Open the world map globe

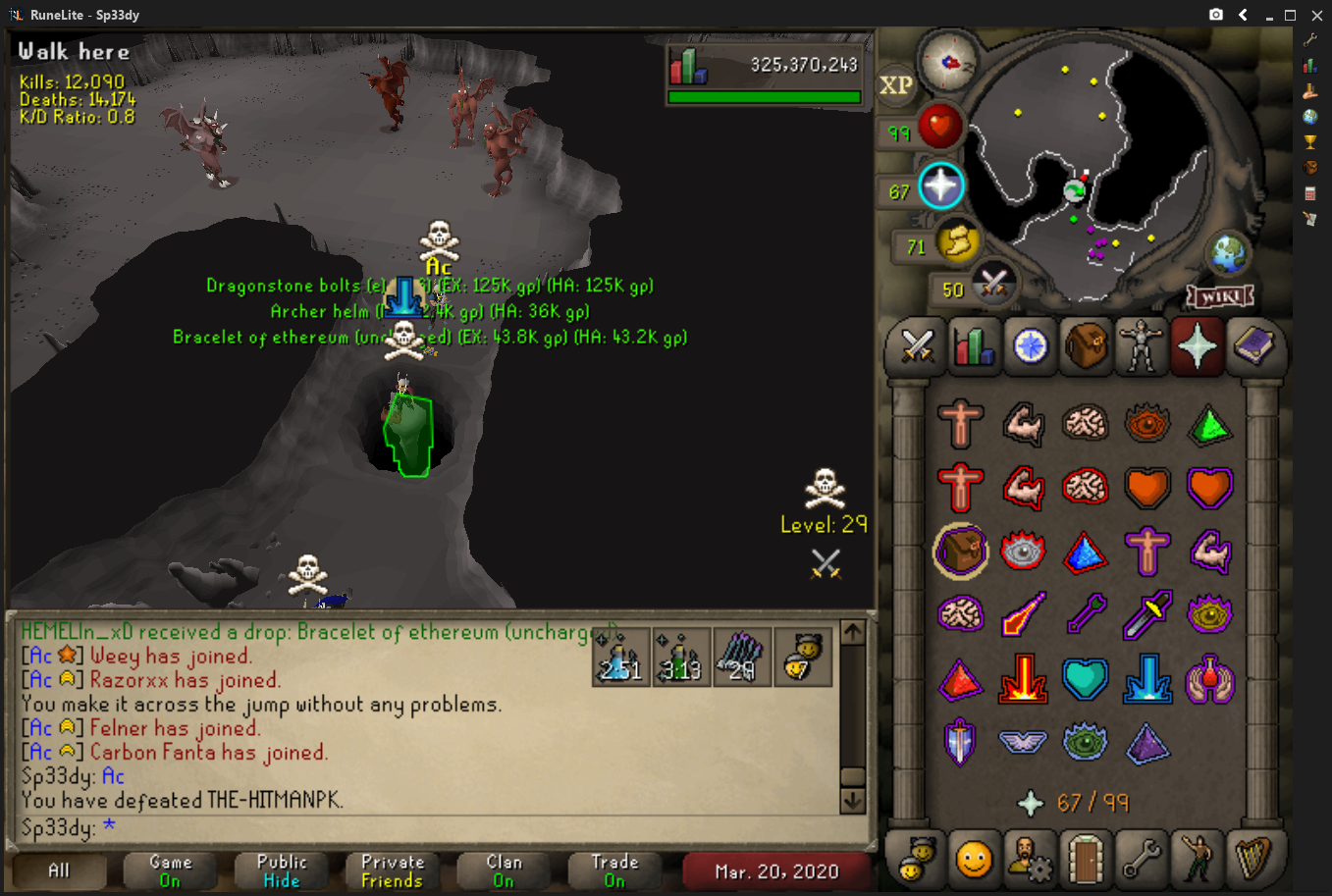pos(1228,253)
